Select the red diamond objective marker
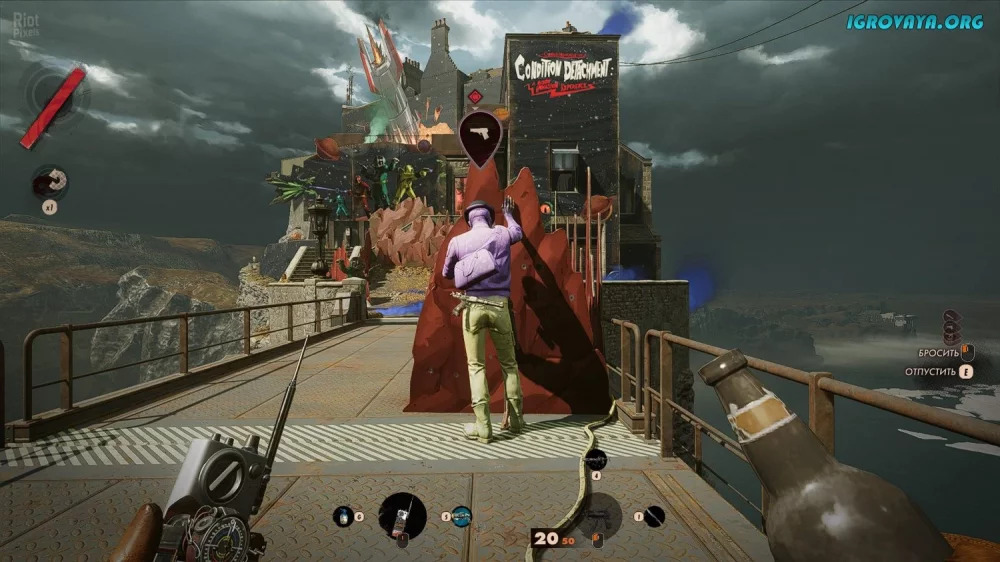Image resolution: width=1000 pixels, height=562 pixels. [x=475, y=96]
